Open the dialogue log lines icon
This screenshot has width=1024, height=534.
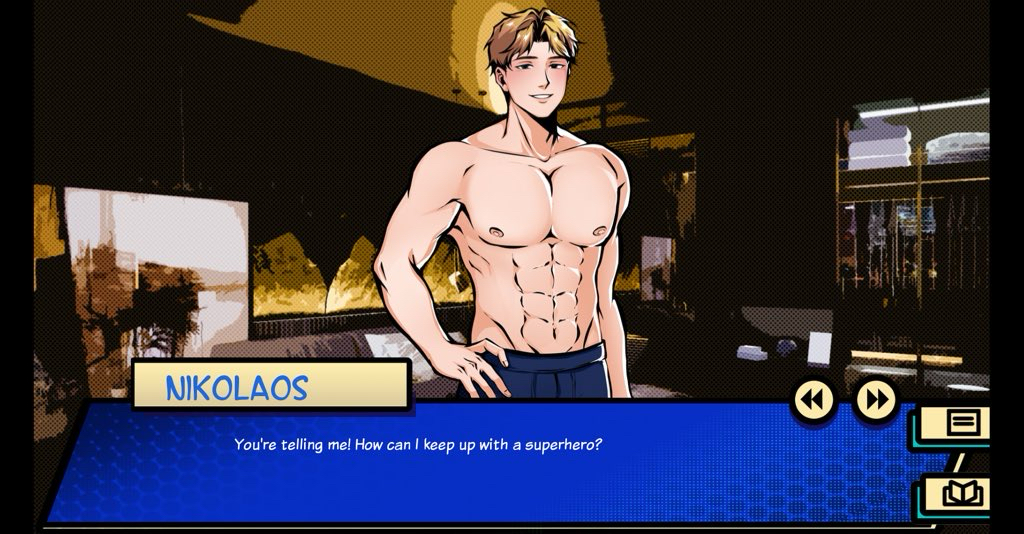coord(962,422)
